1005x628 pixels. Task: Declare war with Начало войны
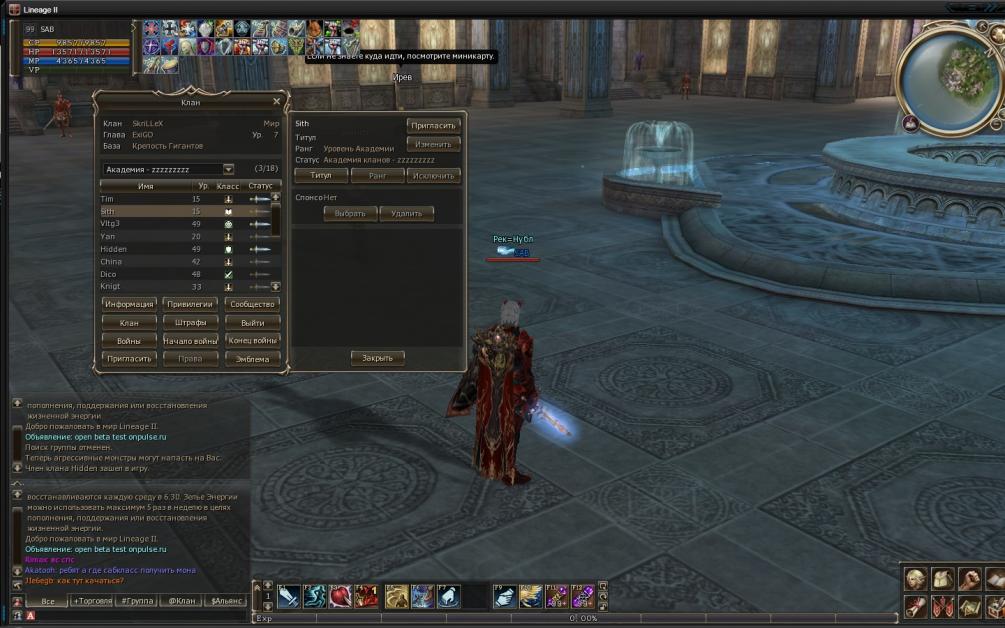pyautogui.click(x=190, y=341)
